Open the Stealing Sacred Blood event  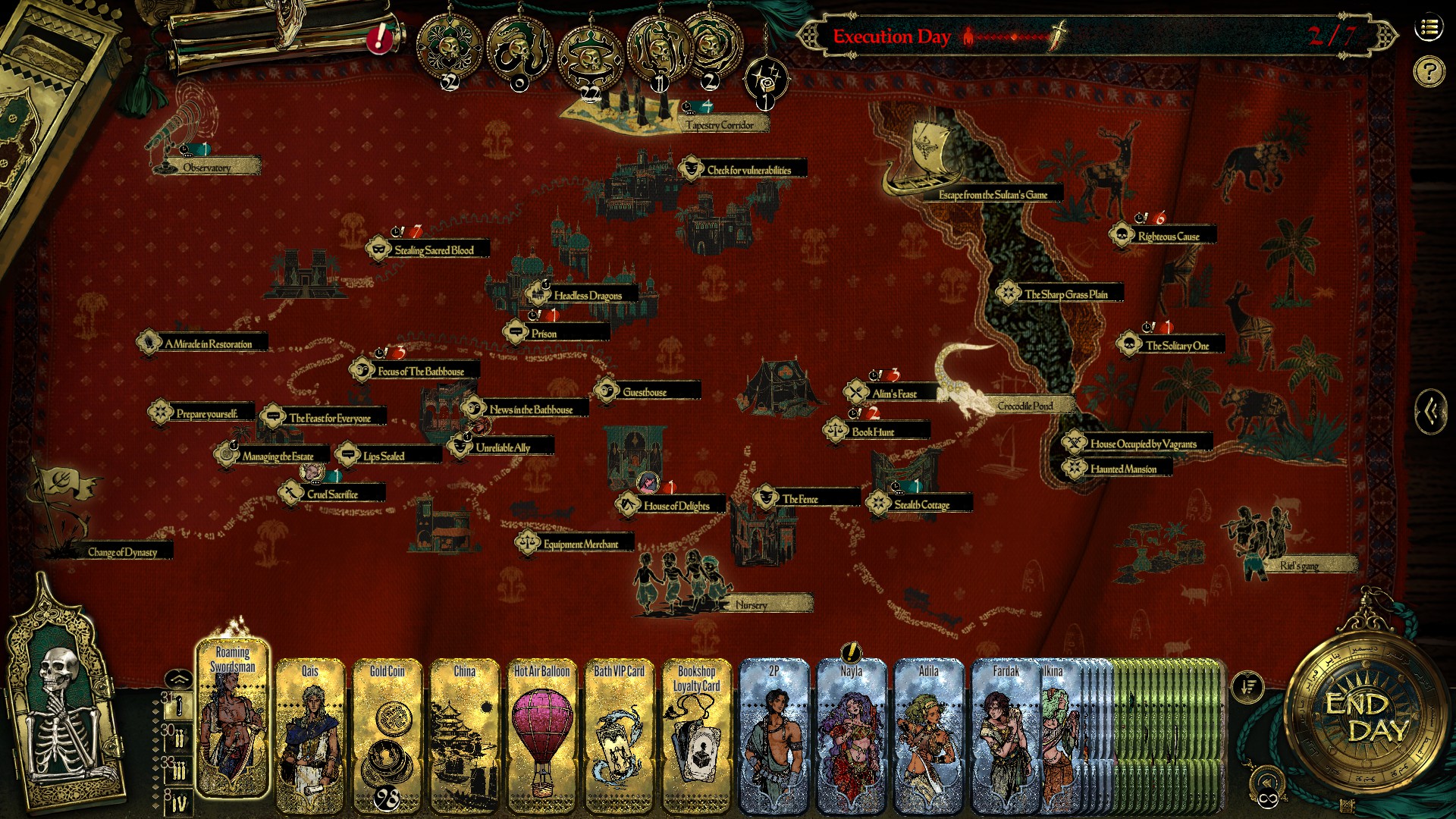(x=434, y=249)
